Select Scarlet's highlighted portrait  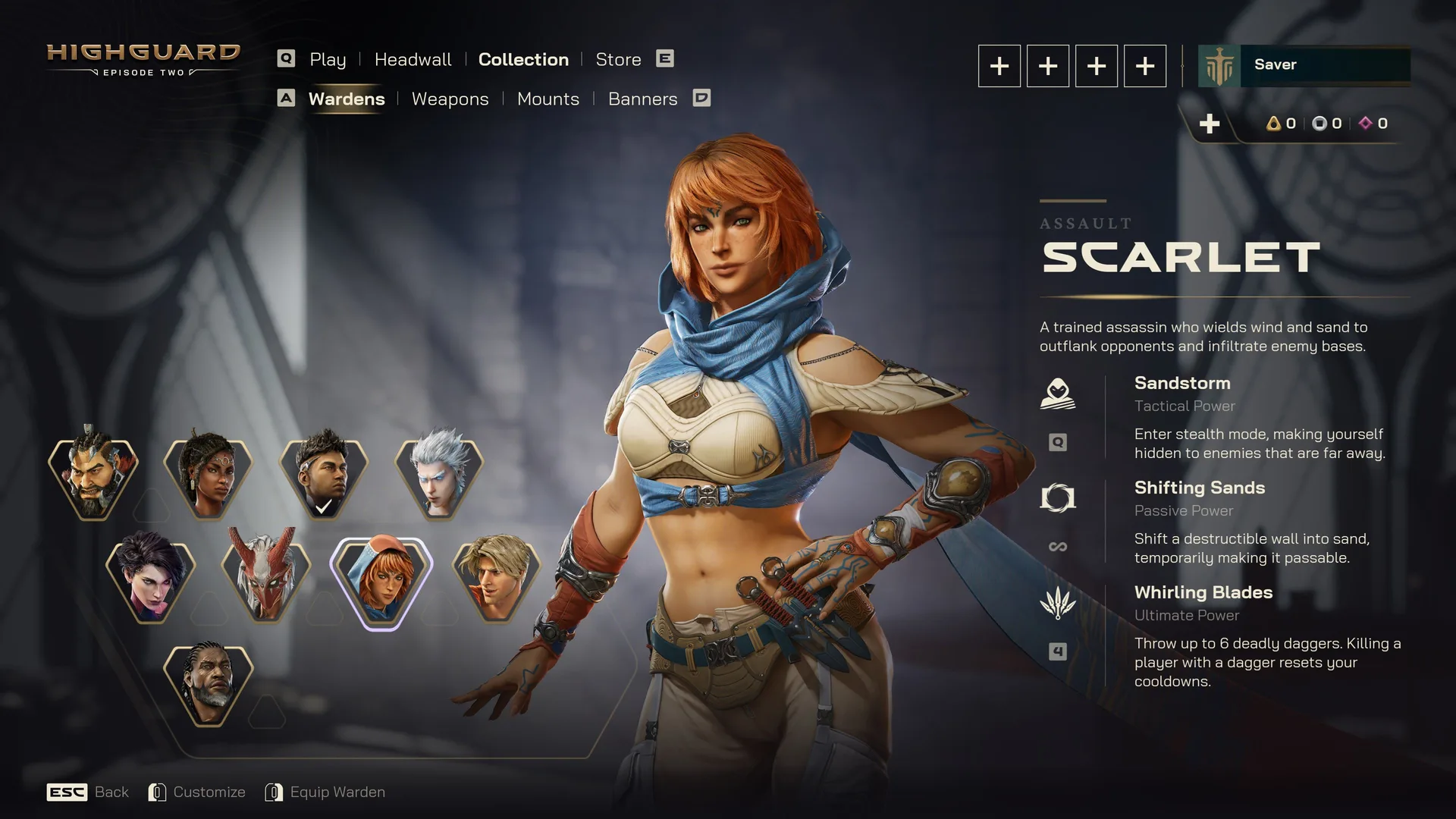point(381,582)
